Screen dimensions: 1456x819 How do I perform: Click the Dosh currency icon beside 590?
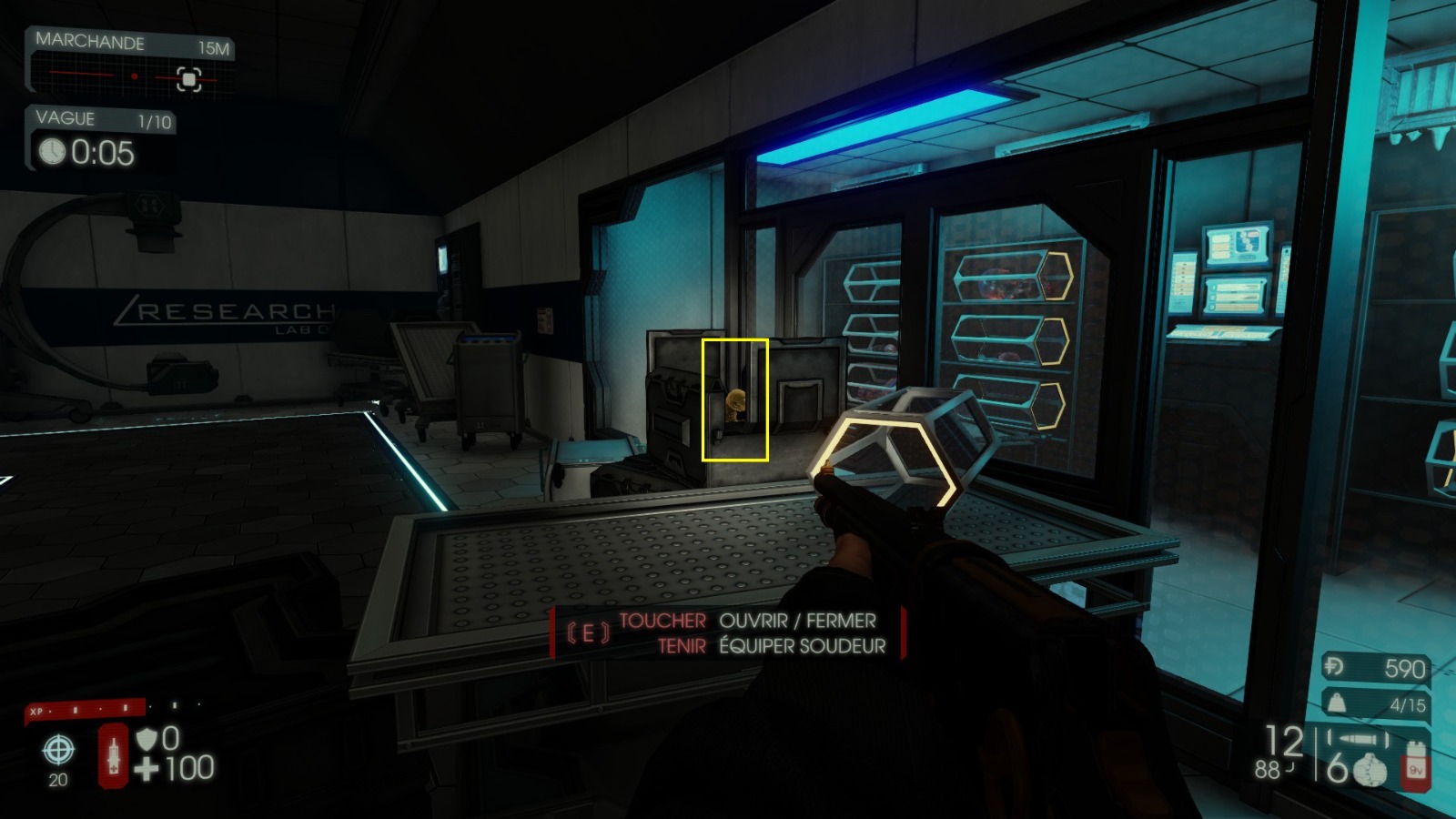(x=1334, y=665)
